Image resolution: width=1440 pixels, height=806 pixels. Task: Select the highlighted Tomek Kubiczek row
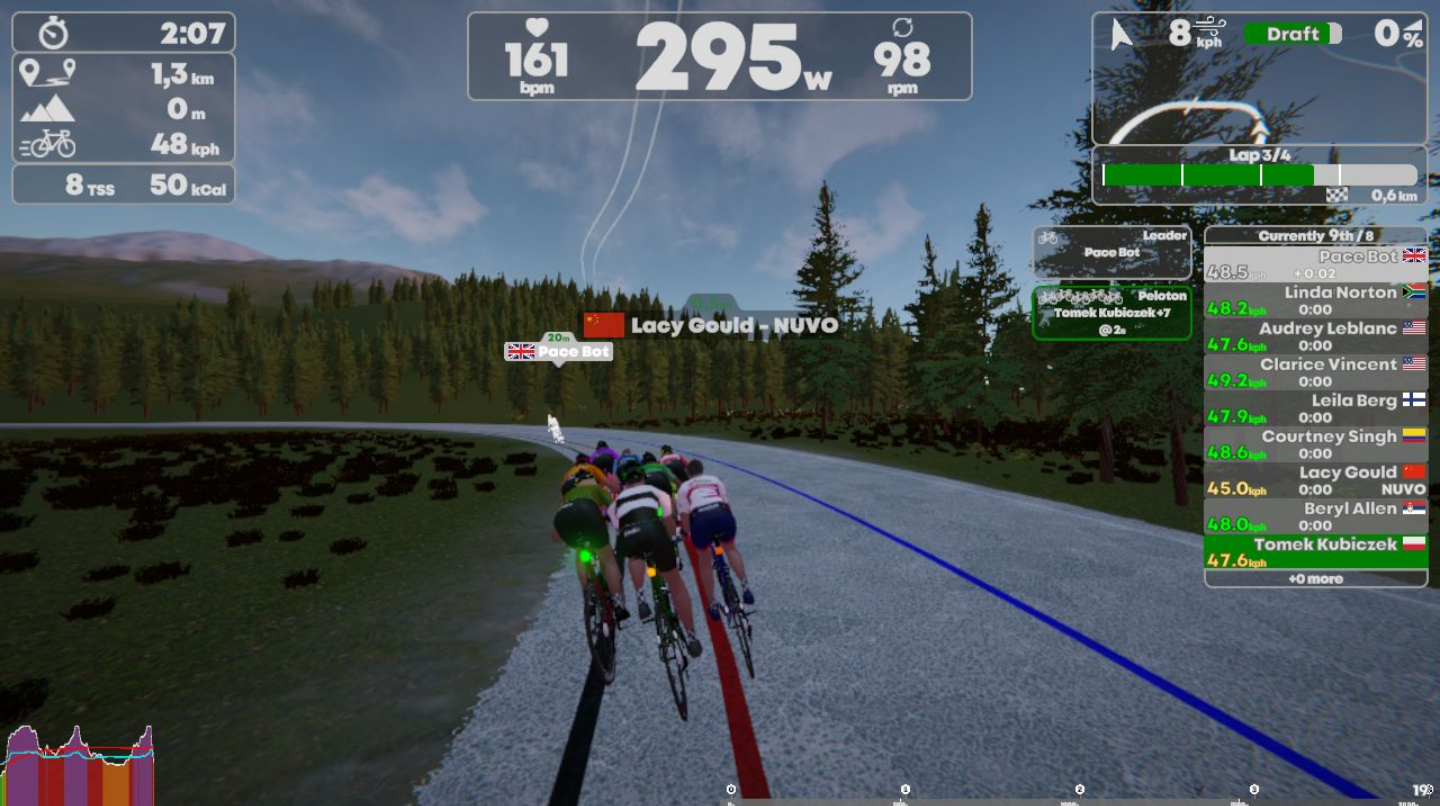coord(1315,552)
